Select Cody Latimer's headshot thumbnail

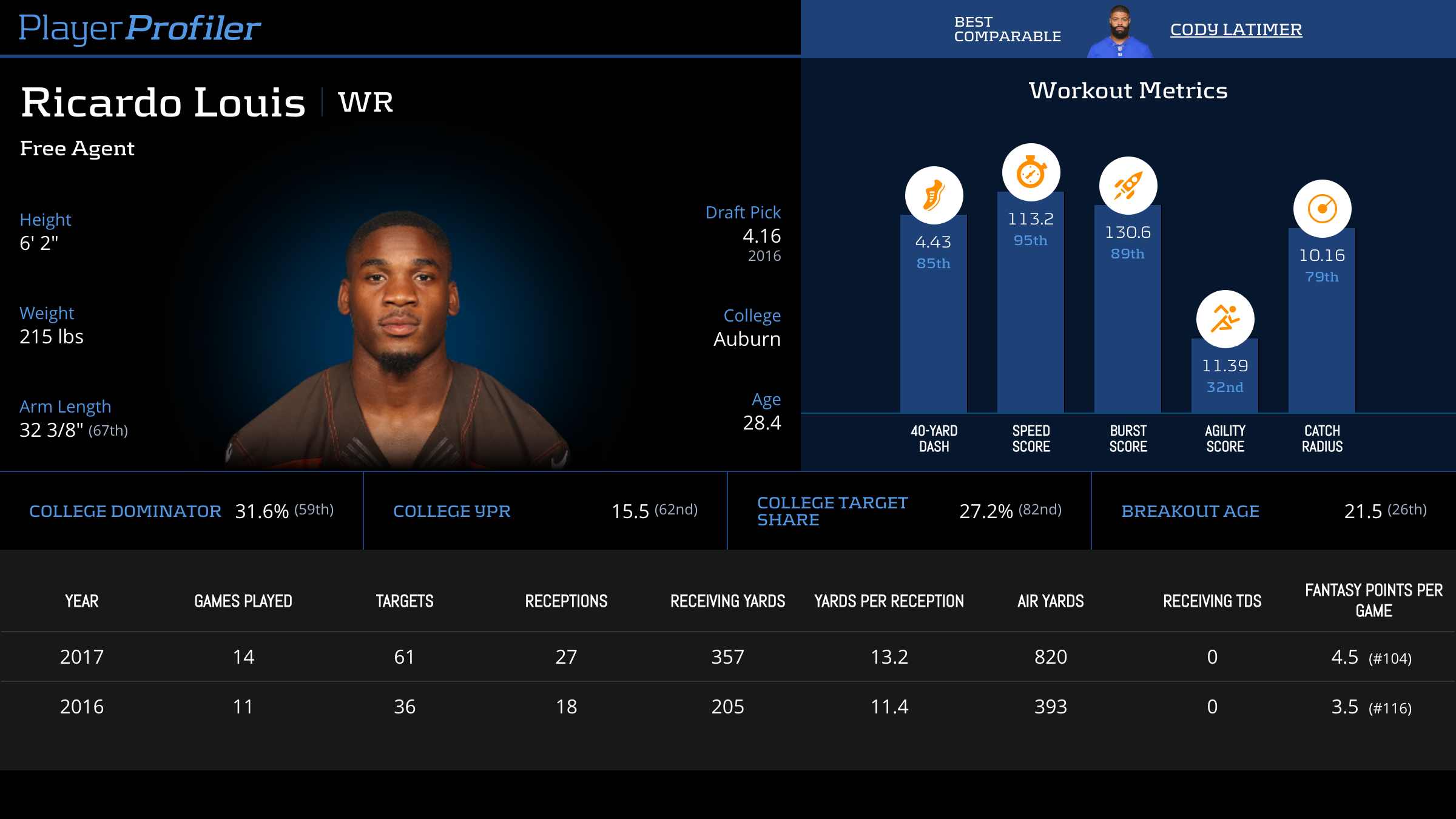coord(1120,32)
